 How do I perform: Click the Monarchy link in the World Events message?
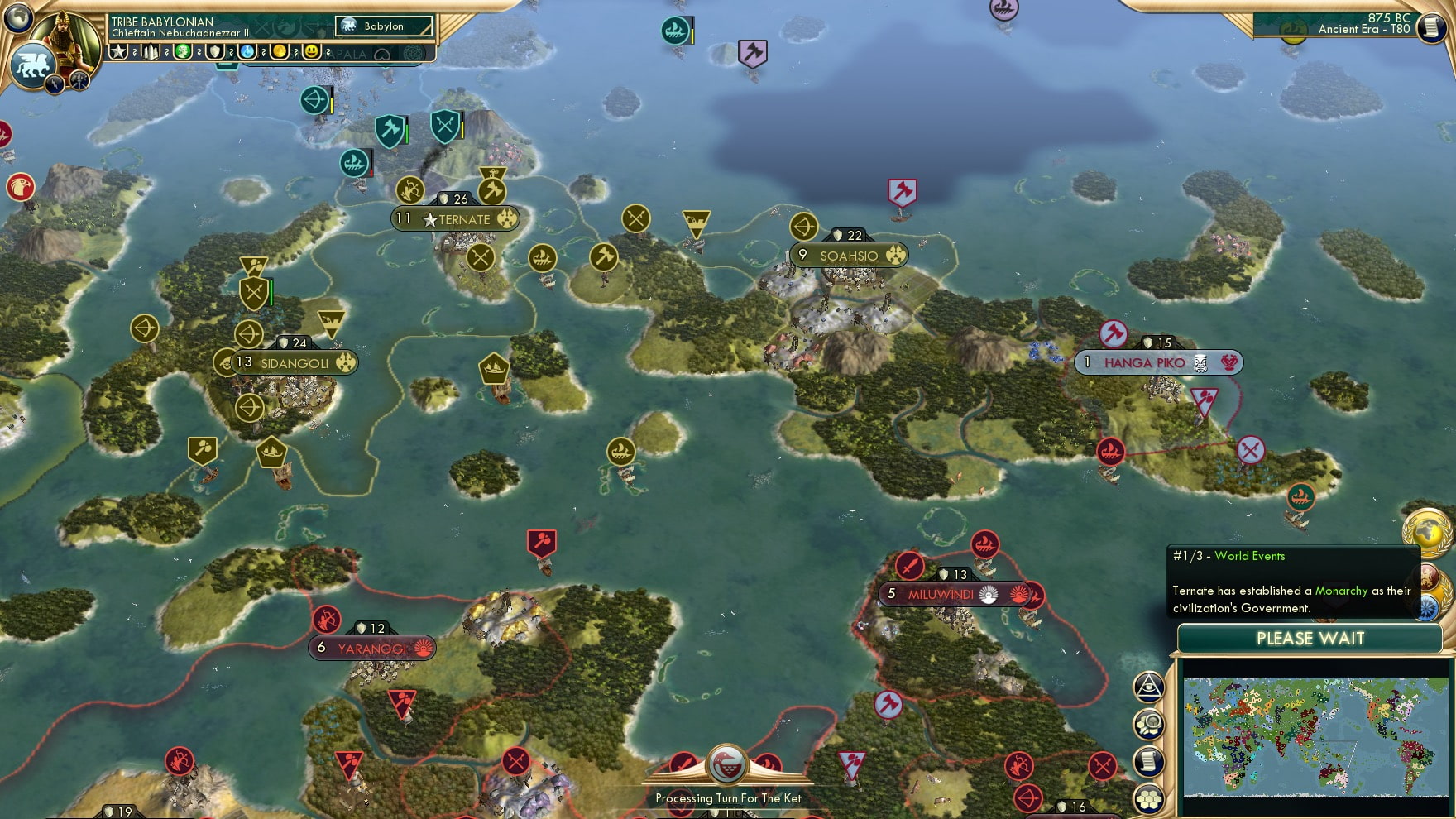(1340, 591)
